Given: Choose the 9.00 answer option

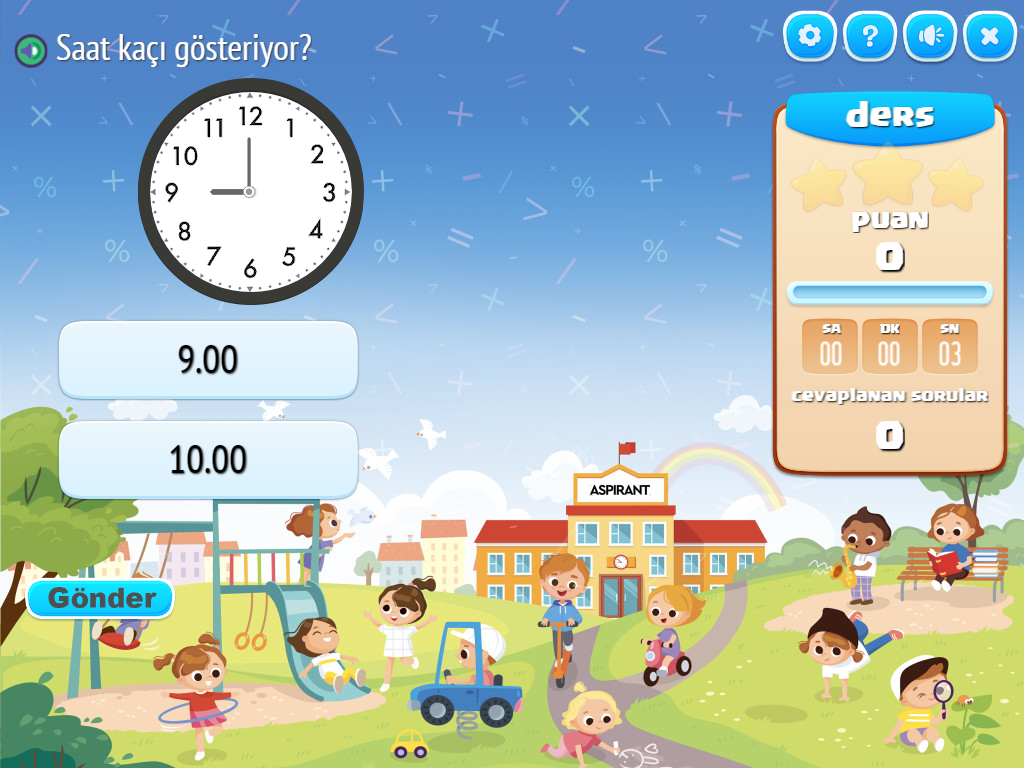Looking at the screenshot, I should tap(208, 360).
